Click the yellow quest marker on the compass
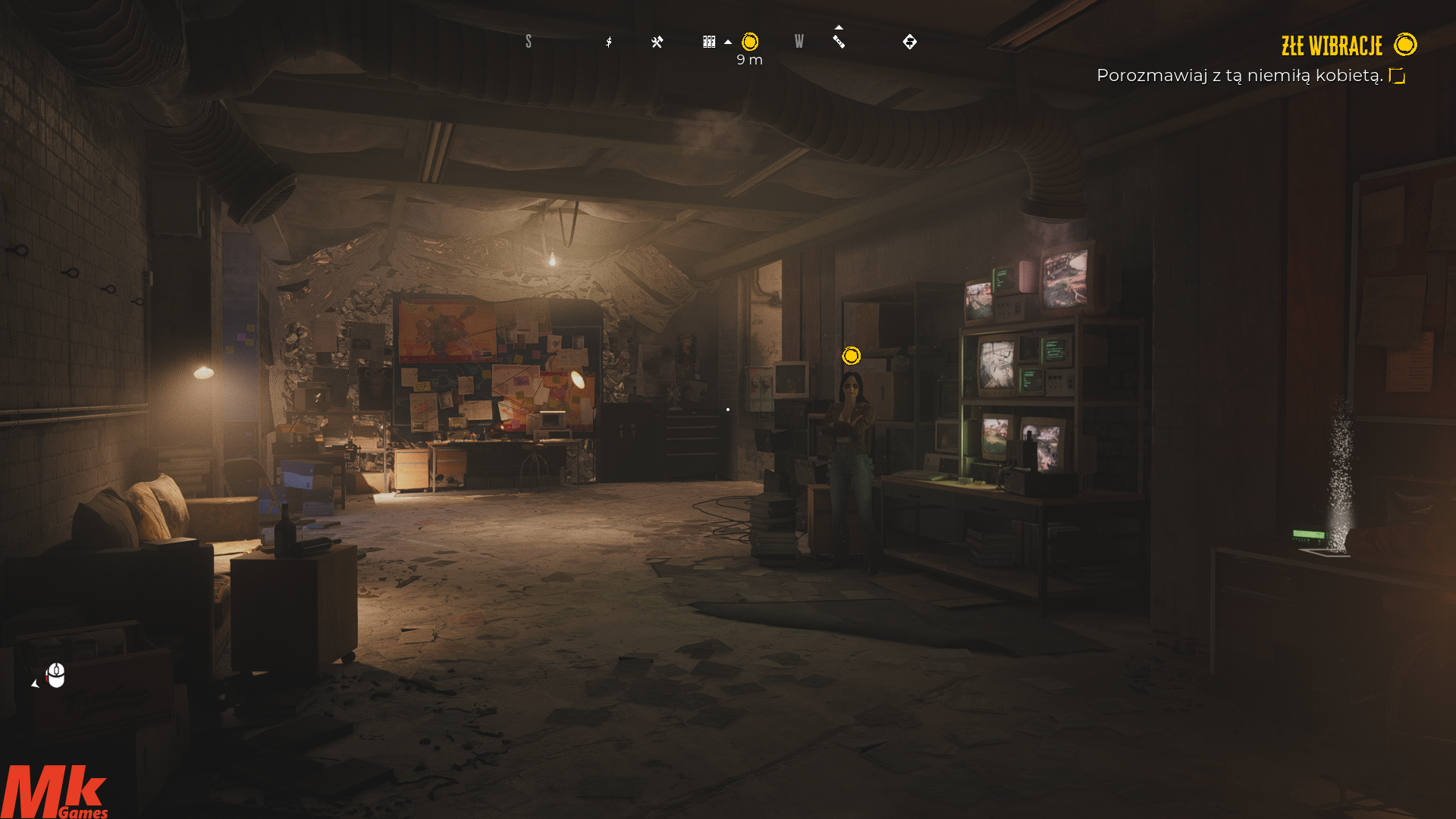1456x819 pixels. [x=750, y=42]
